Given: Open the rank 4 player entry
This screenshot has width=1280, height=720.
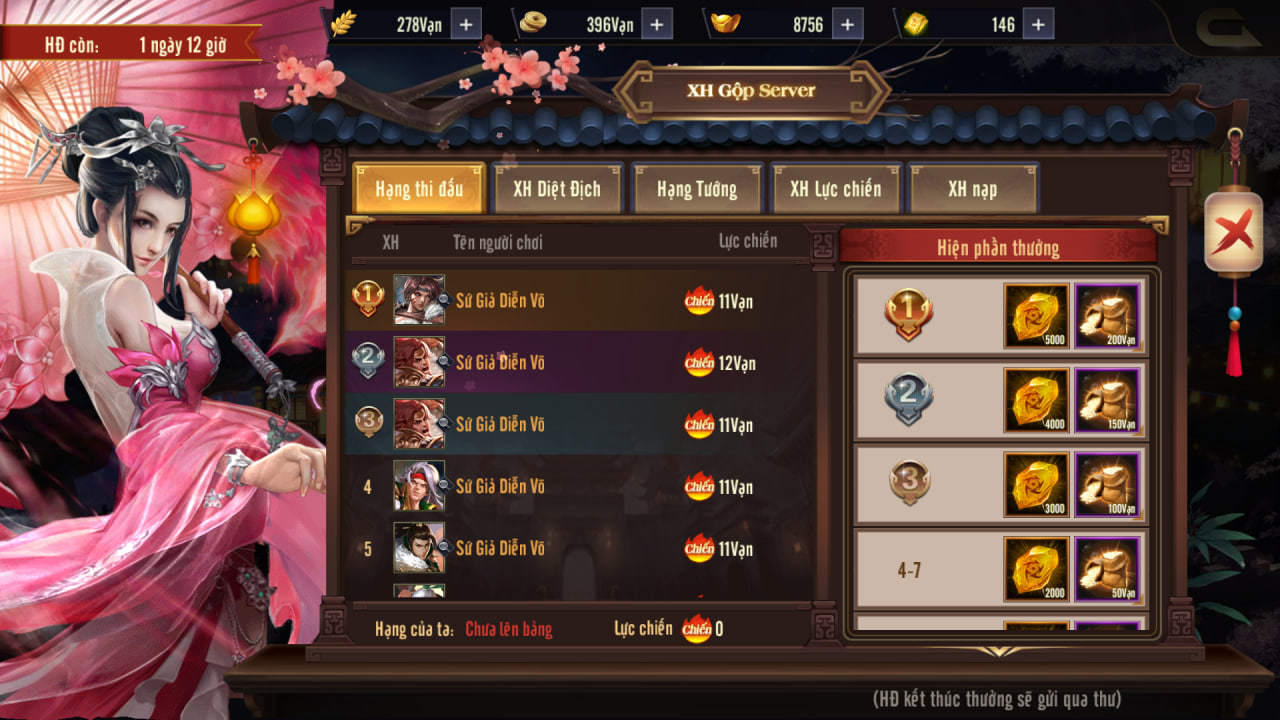Looking at the screenshot, I should [577, 487].
